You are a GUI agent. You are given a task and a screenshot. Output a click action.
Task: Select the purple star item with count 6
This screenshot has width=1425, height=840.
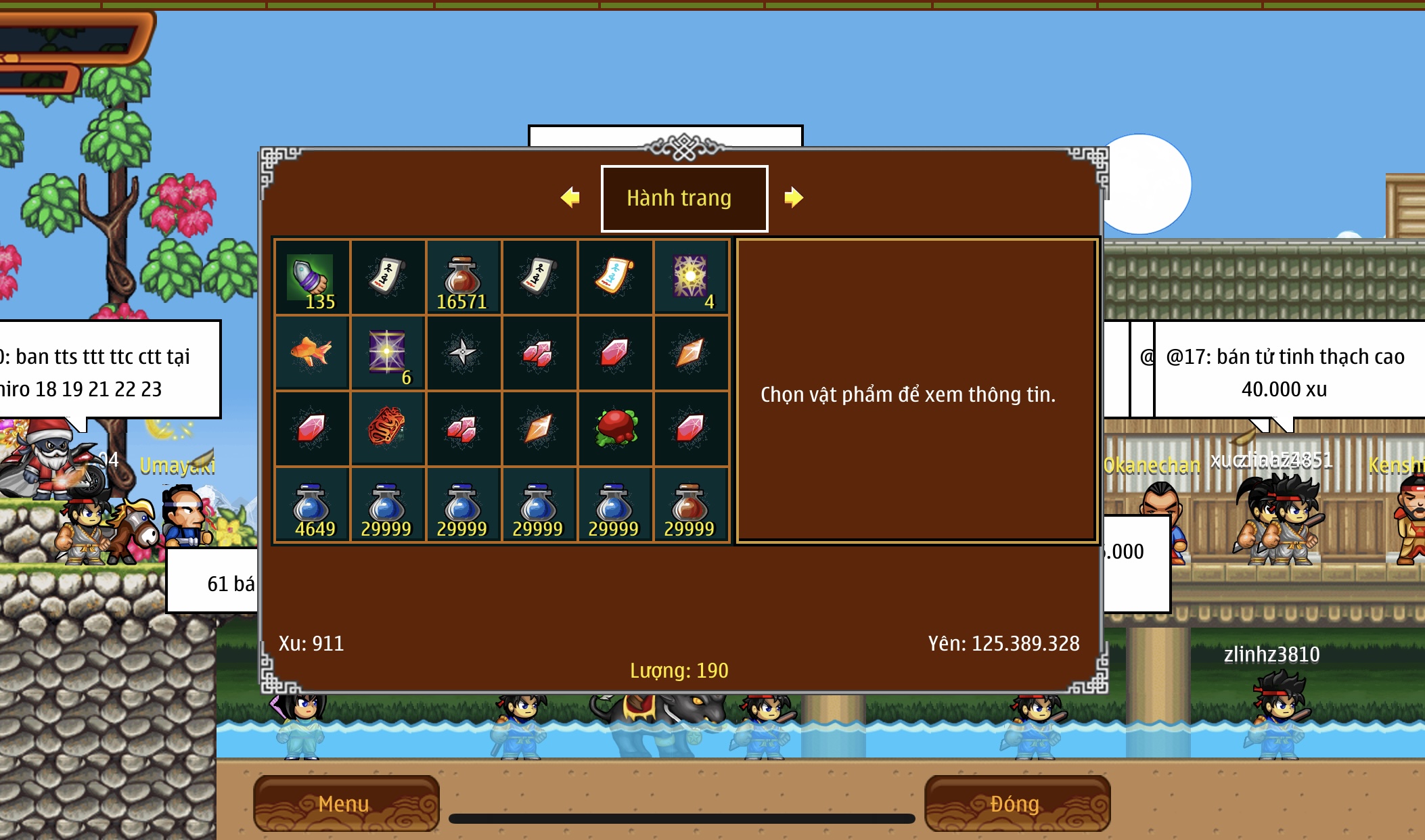387,352
